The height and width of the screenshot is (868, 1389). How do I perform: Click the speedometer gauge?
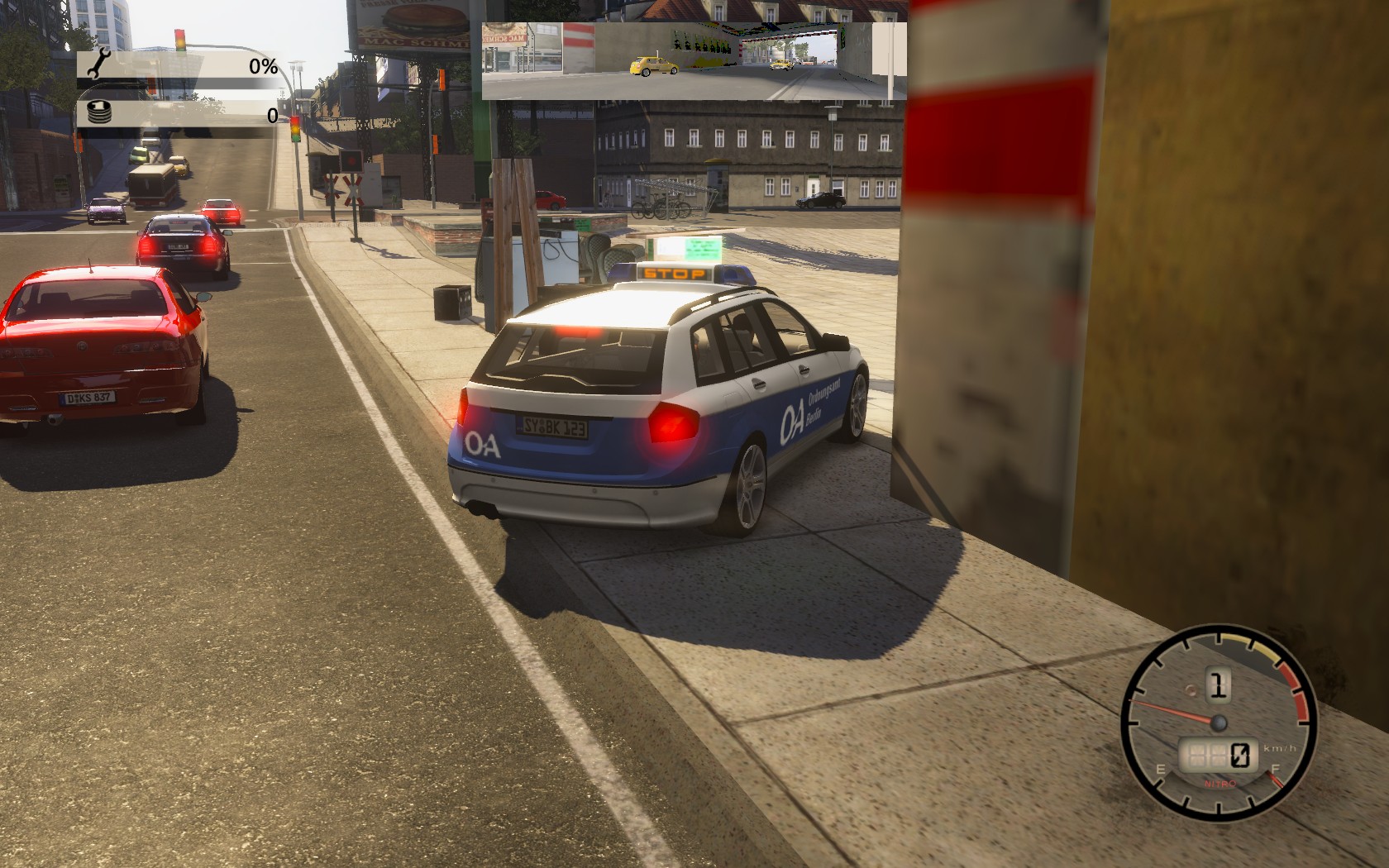1218,723
